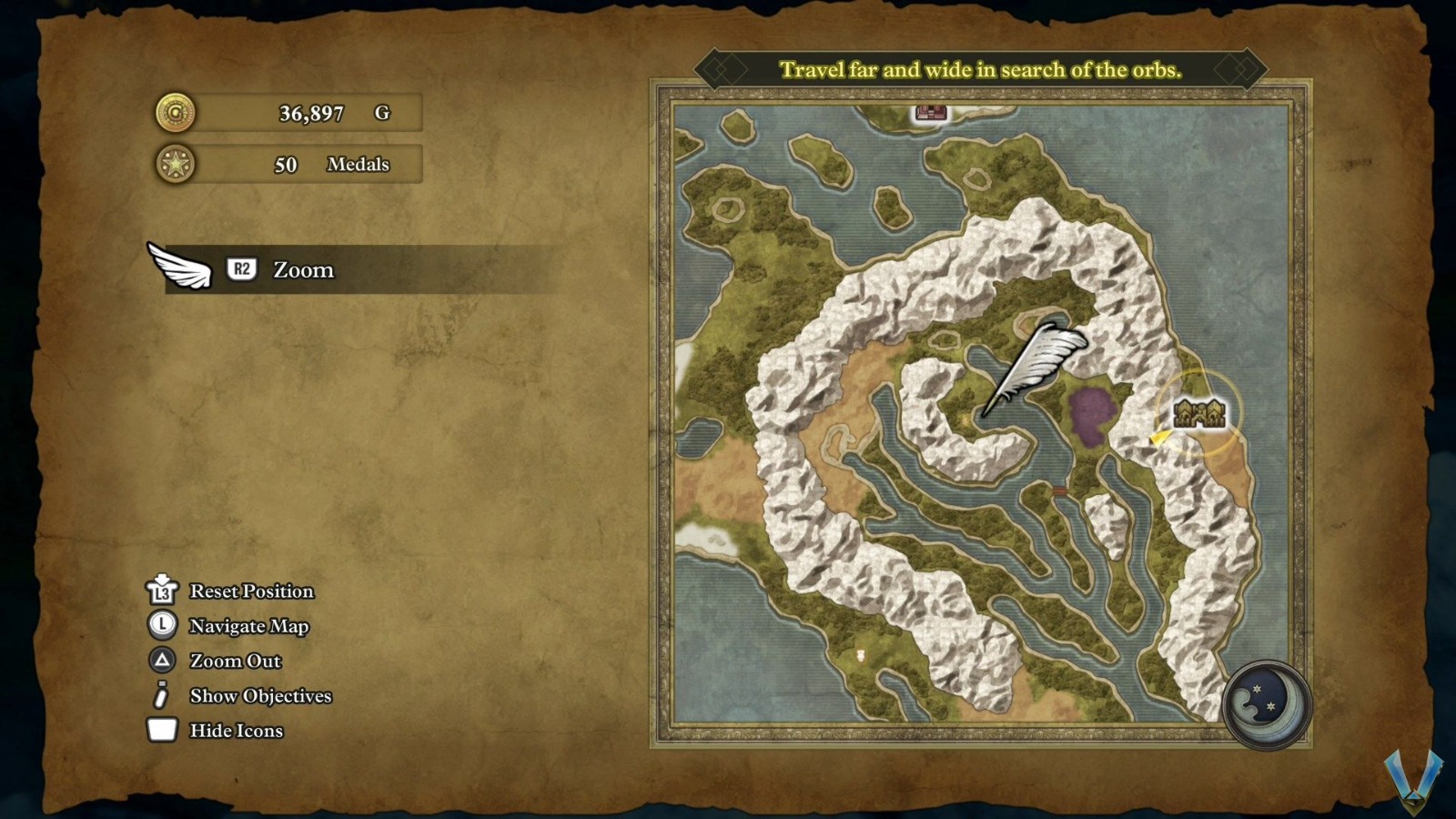Click the night moon time indicator
Screen dimensions: 1456x819
click(1264, 703)
